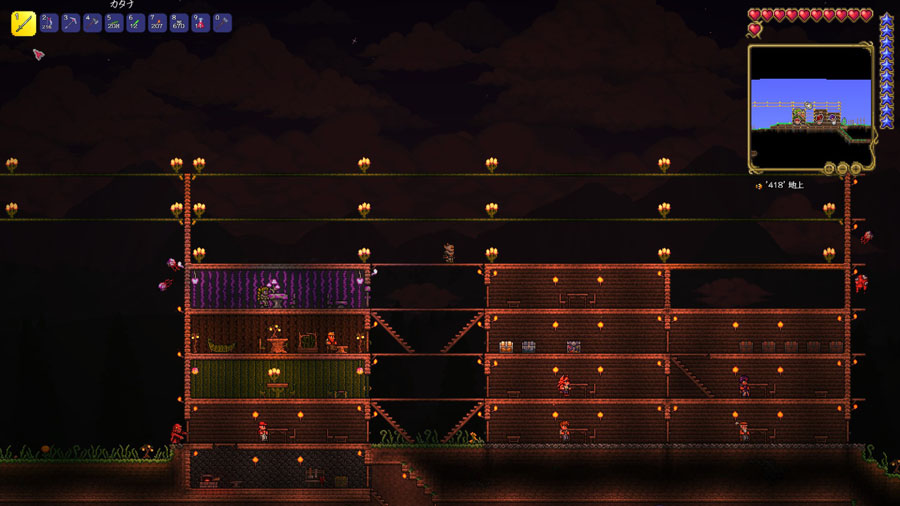900x506 pixels.
Task: Select the torch stack in hotbar slot 7
Action: [157, 23]
